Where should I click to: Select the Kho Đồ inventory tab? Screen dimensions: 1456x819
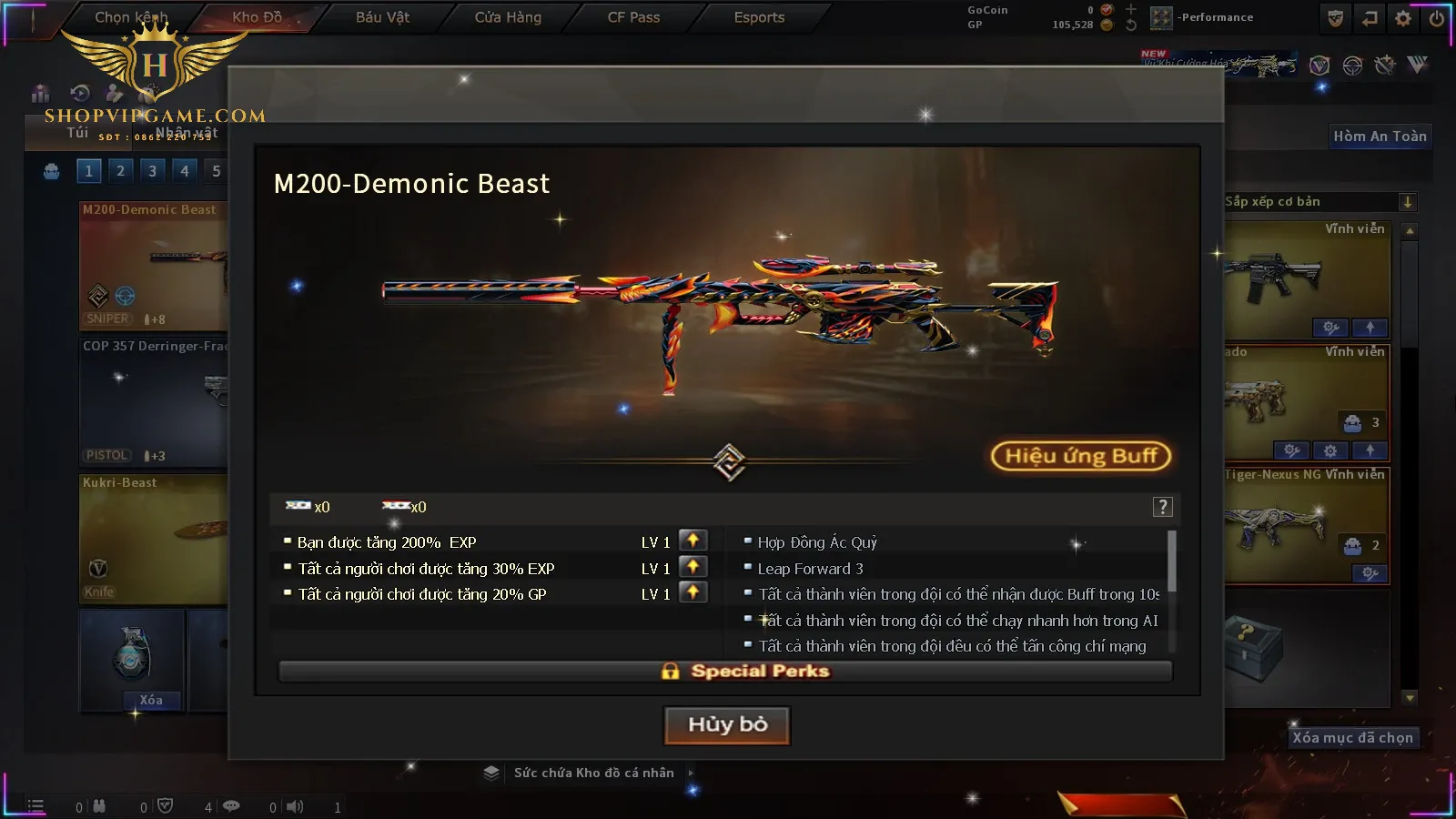click(x=257, y=17)
